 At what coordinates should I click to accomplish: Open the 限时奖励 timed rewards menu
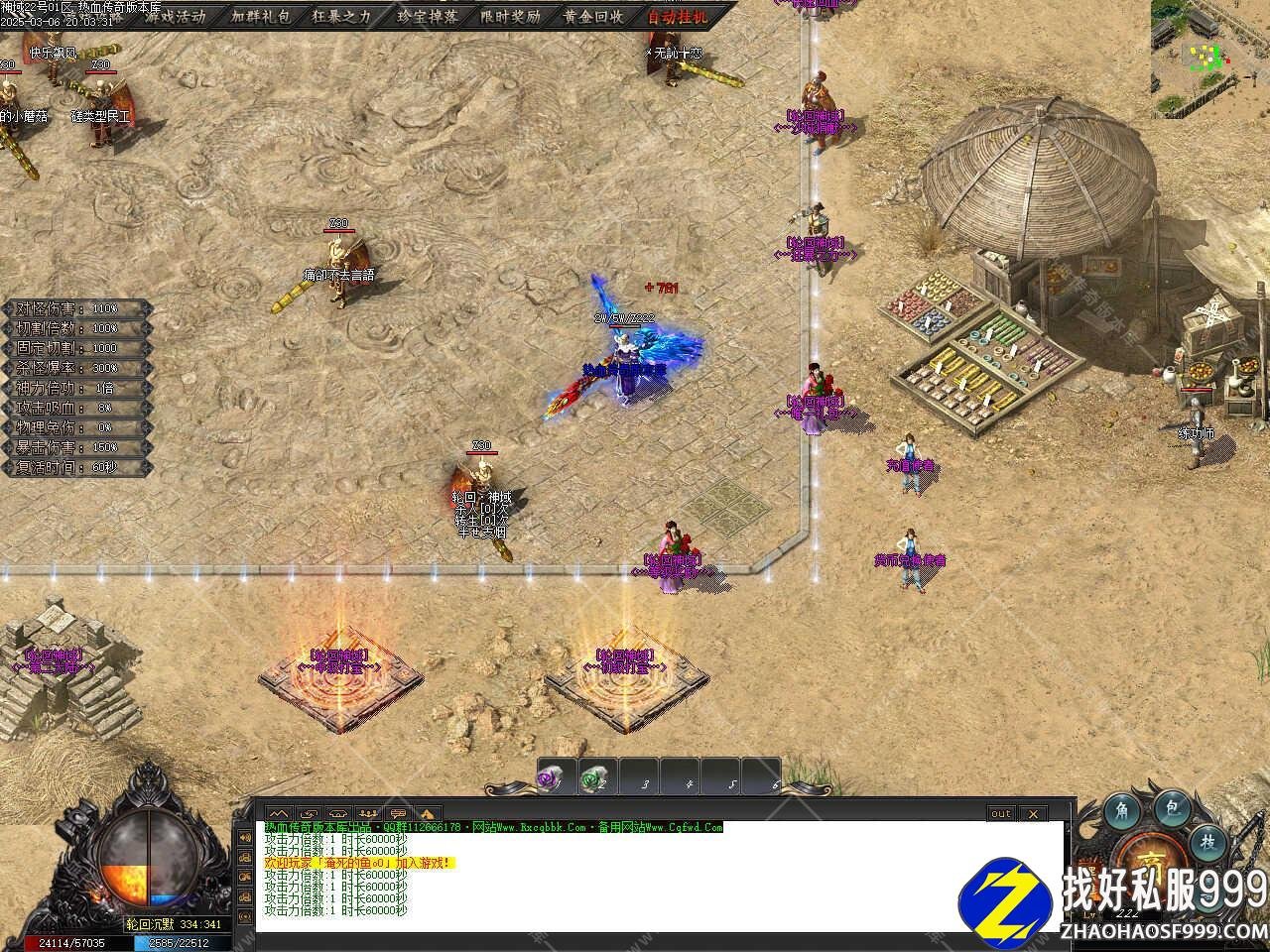[x=510, y=17]
